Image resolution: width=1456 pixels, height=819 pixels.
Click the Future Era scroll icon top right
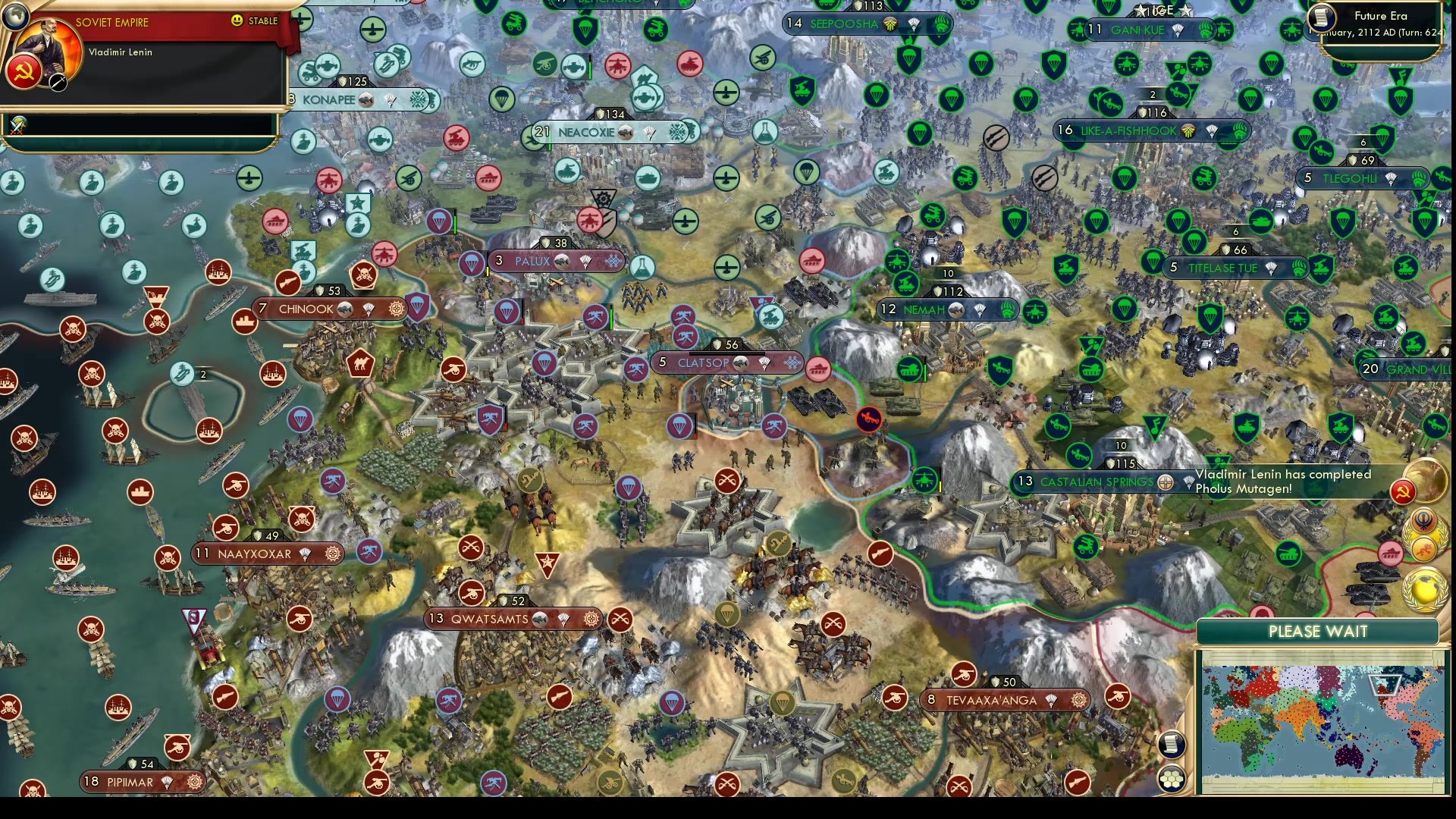(1321, 17)
